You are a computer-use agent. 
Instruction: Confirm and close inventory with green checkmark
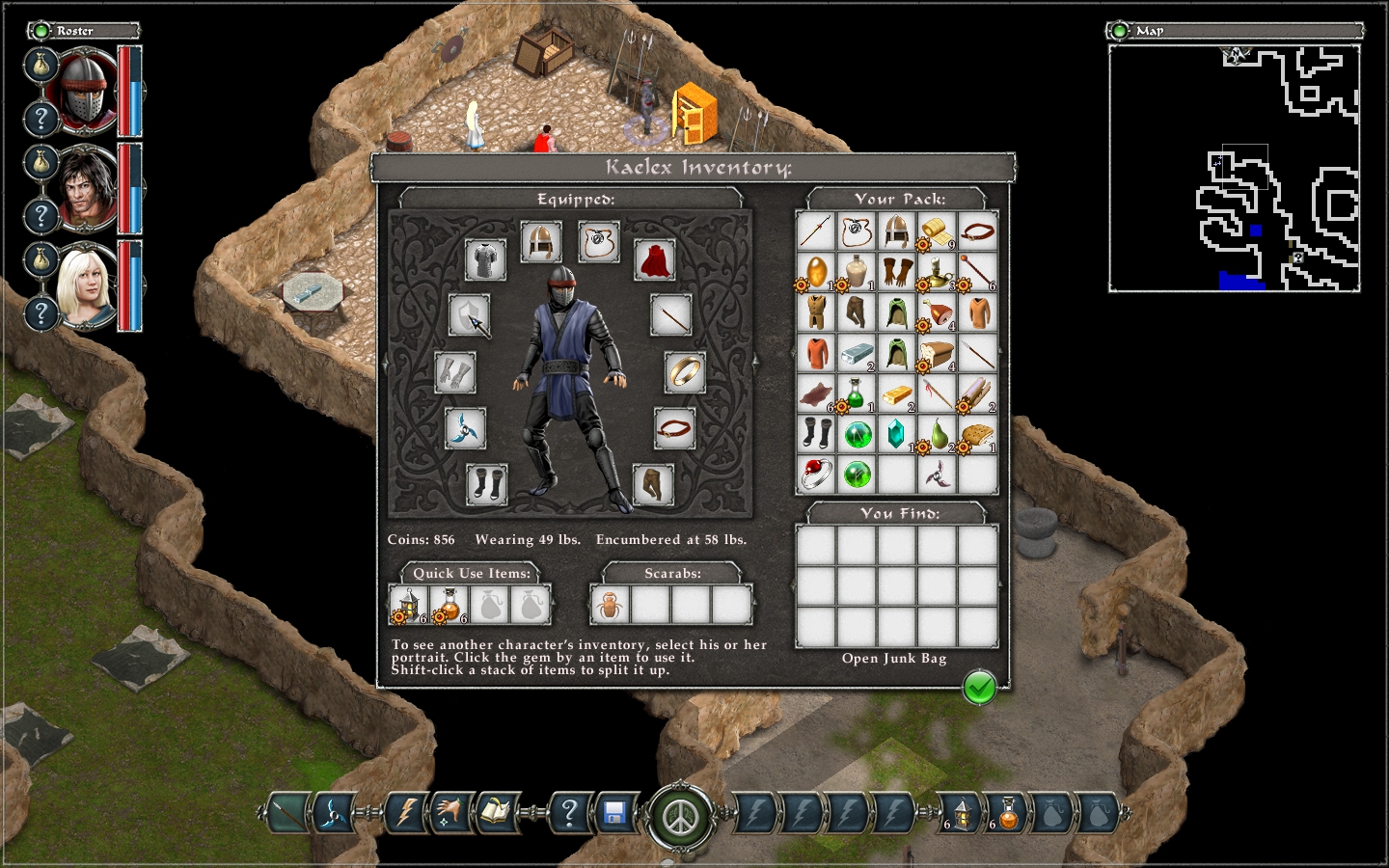[x=979, y=688]
